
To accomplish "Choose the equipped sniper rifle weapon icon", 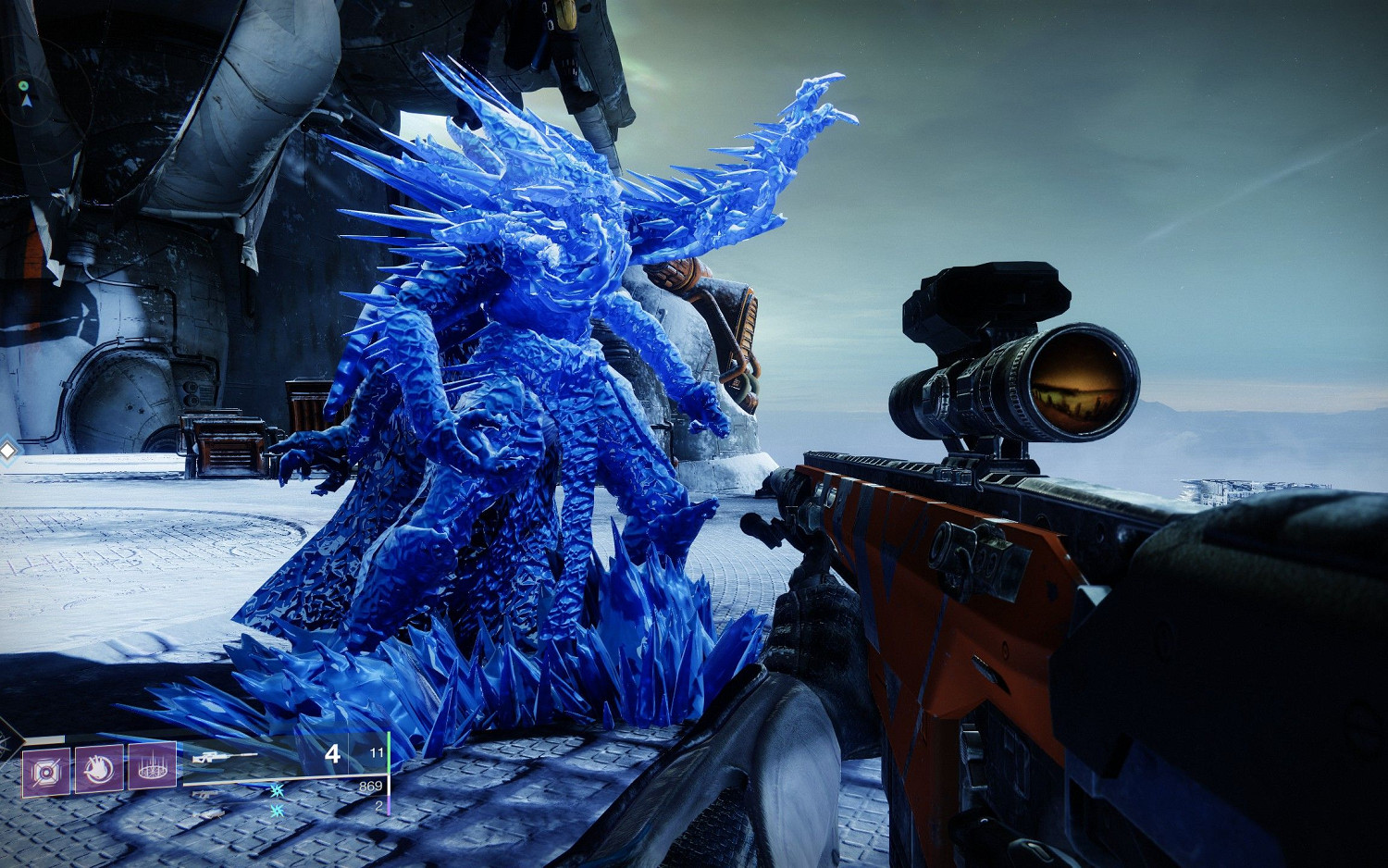I will (x=223, y=759).
